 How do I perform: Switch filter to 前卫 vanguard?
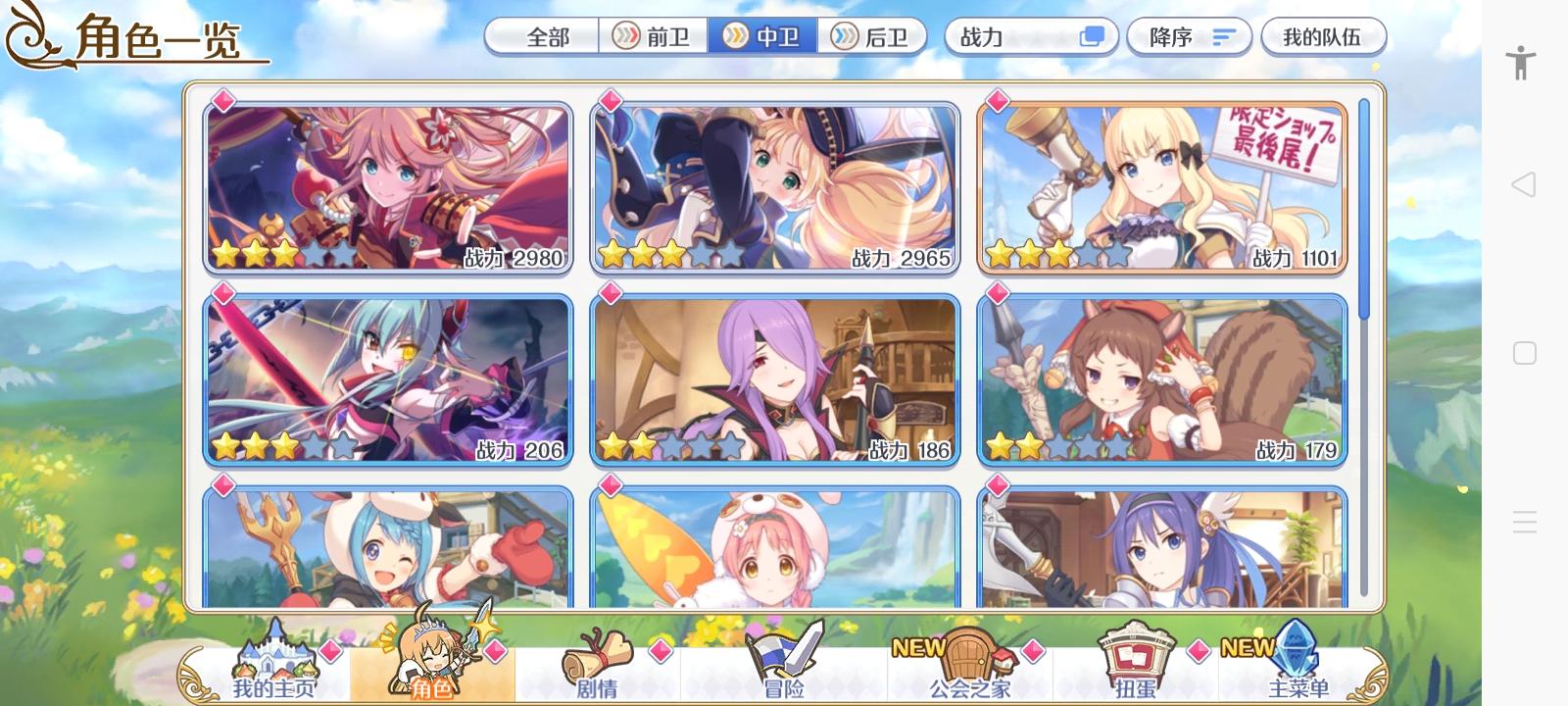coord(652,36)
